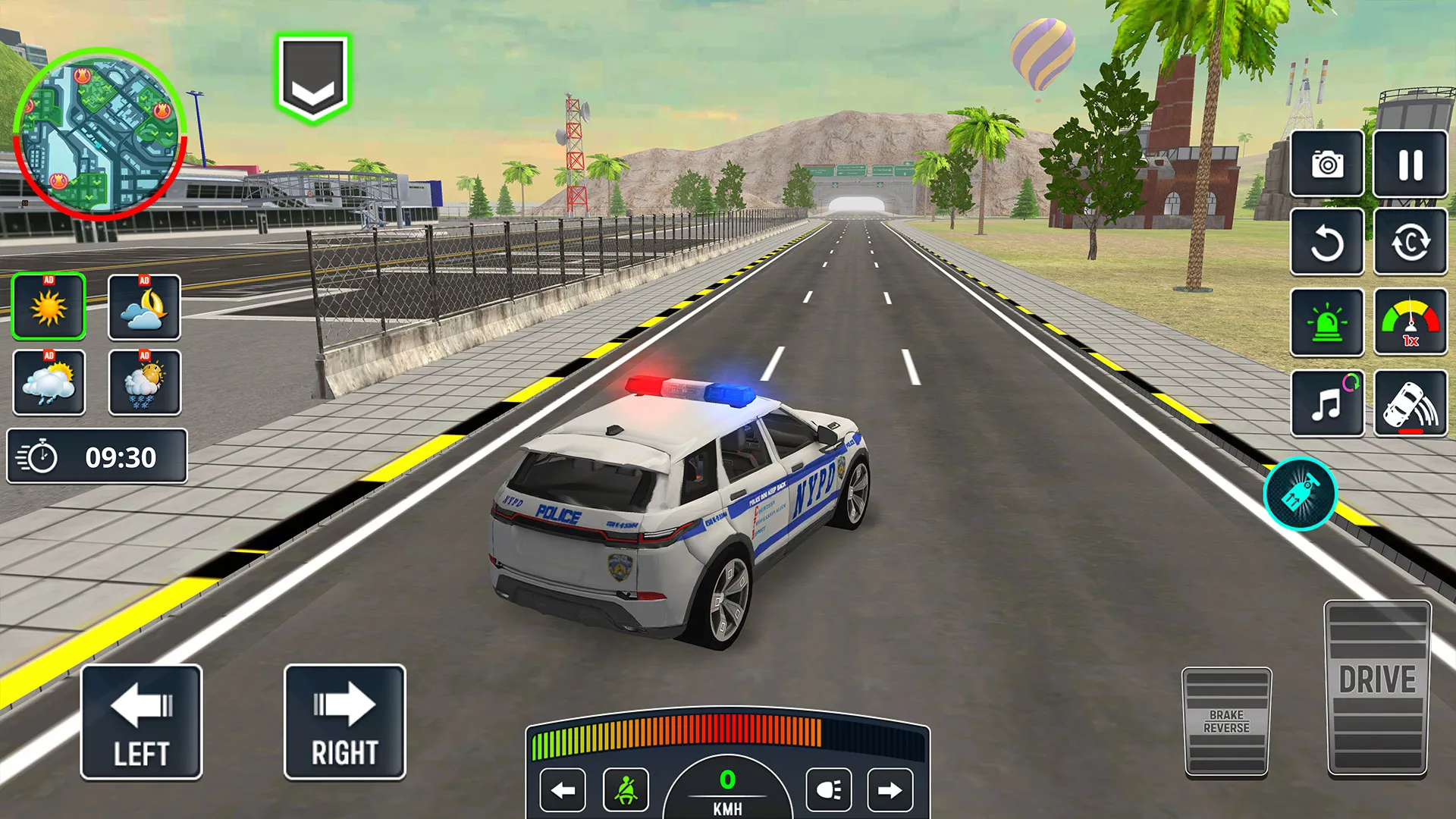Viewport: 1456px width, 819px height.
Task: Take a screenshot with the camera icon
Action: tap(1326, 165)
